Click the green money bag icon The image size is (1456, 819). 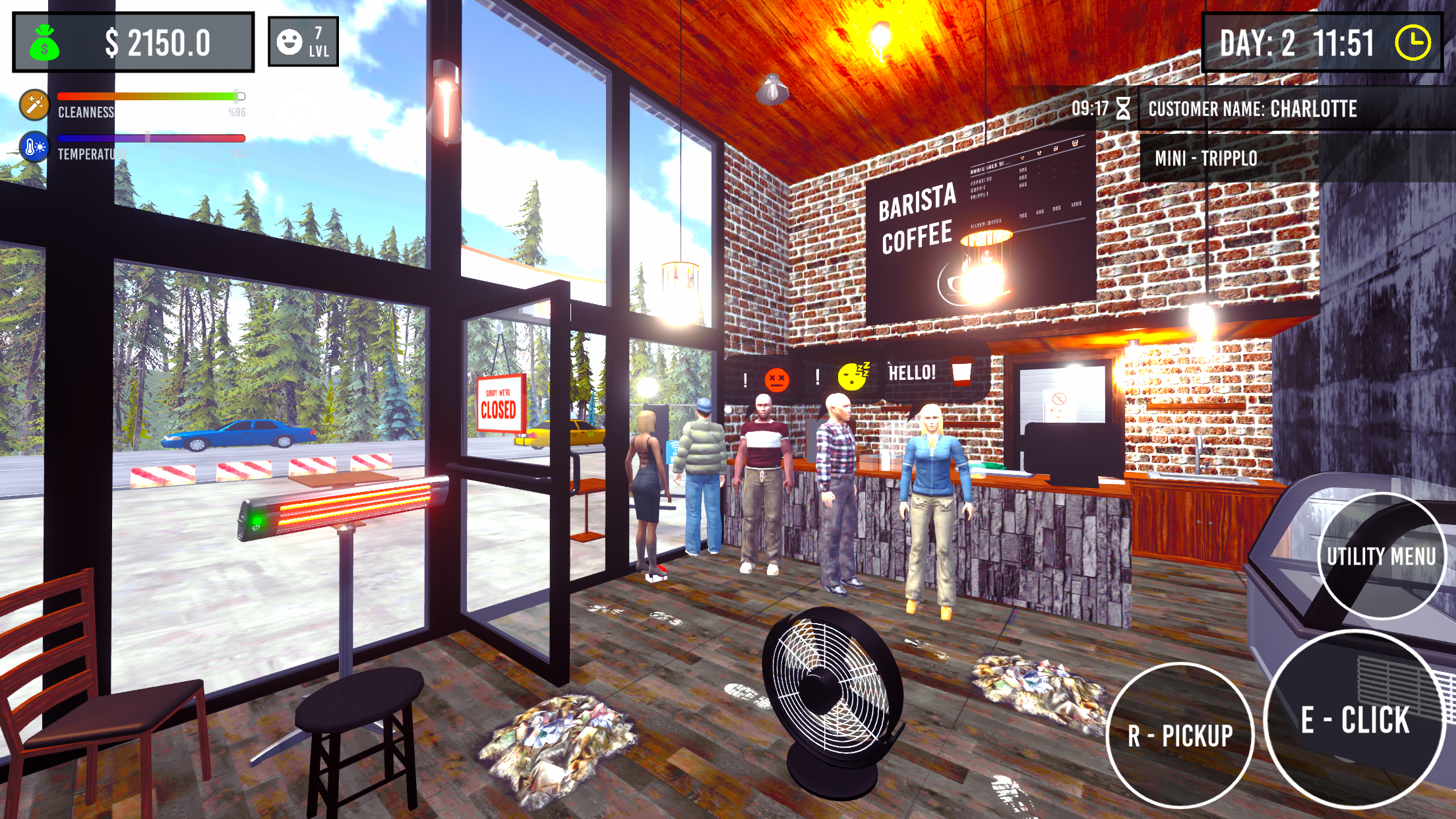[44, 42]
